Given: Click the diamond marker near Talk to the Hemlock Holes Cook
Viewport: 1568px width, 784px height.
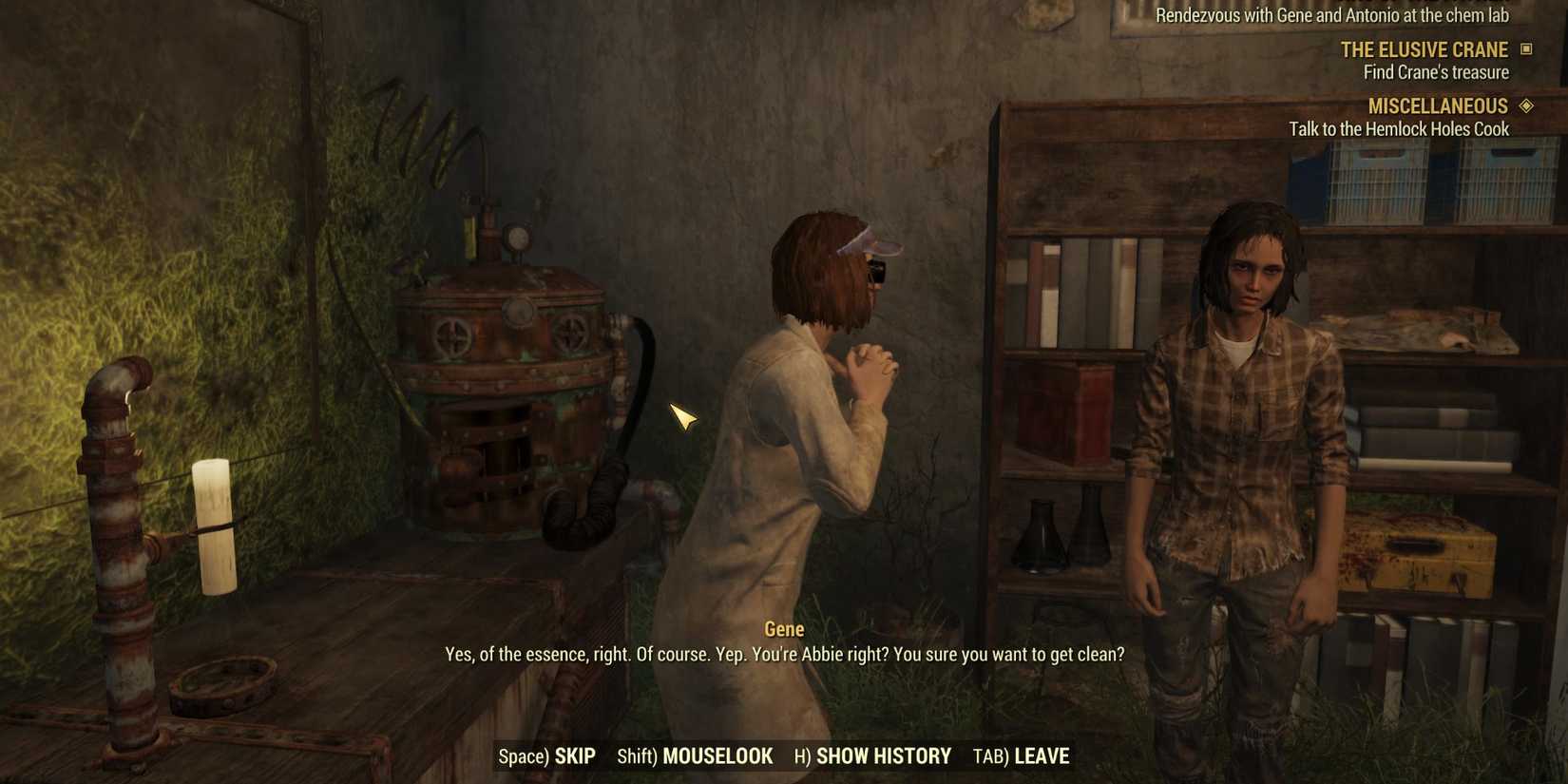Looking at the screenshot, I should [x=1528, y=105].
